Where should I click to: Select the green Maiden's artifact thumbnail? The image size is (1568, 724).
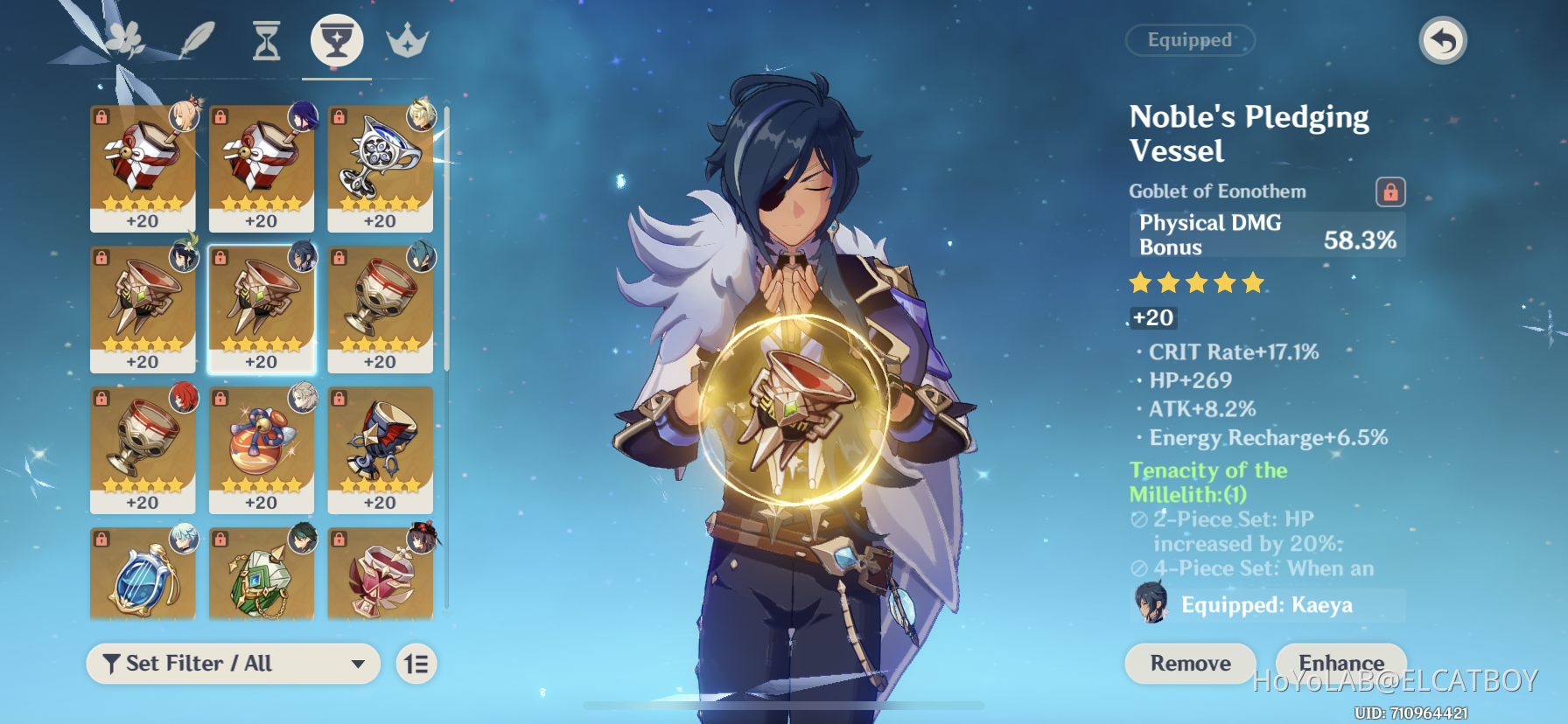[261, 573]
